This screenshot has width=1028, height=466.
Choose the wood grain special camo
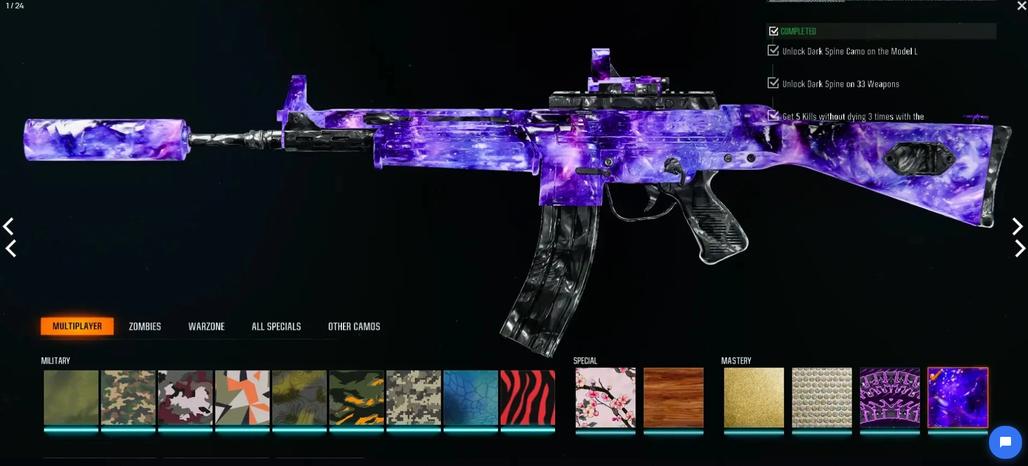pos(673,398)
